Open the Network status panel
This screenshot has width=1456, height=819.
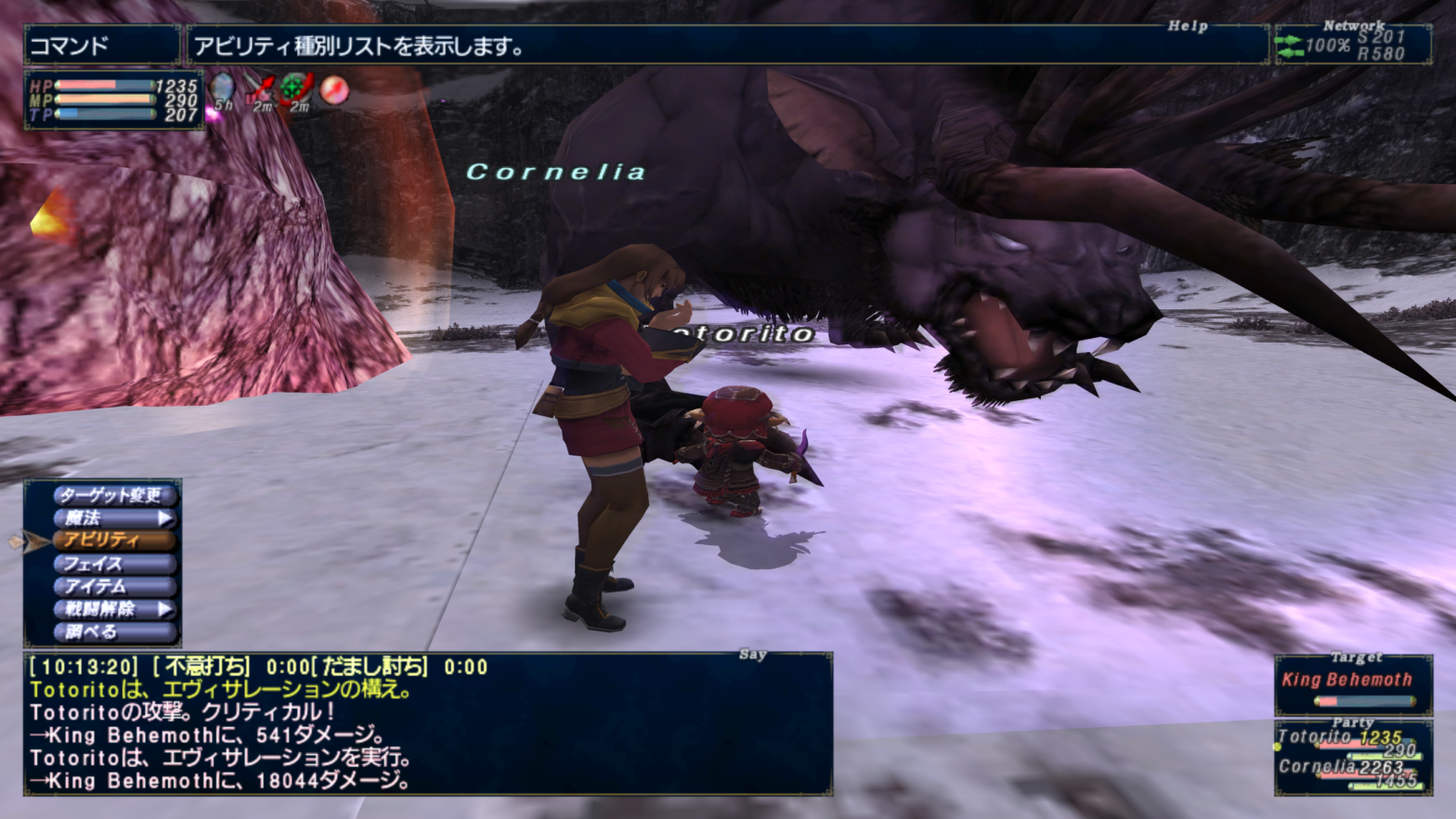click(x=1352, y=45)
